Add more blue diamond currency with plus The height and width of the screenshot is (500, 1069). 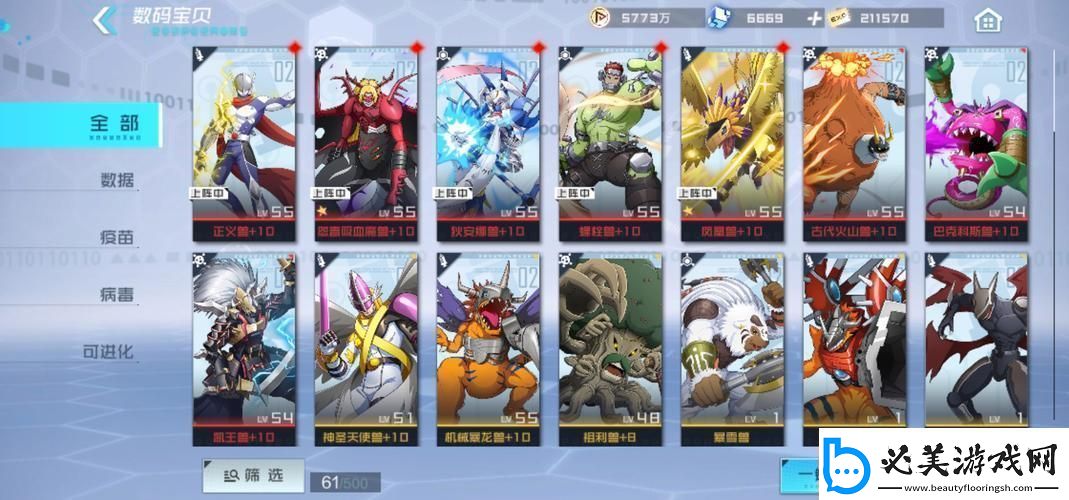814,18
